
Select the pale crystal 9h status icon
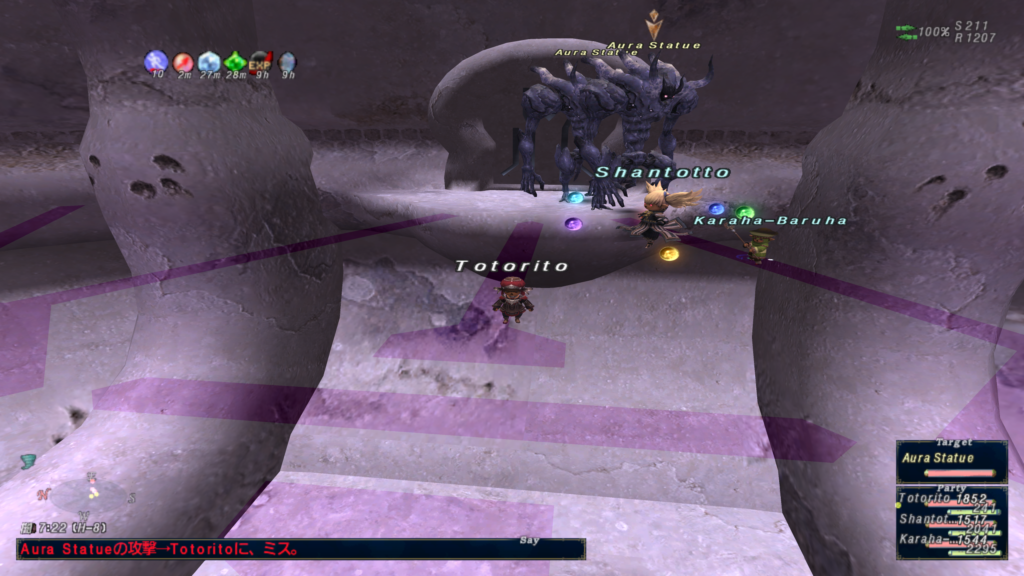point(287,62)
